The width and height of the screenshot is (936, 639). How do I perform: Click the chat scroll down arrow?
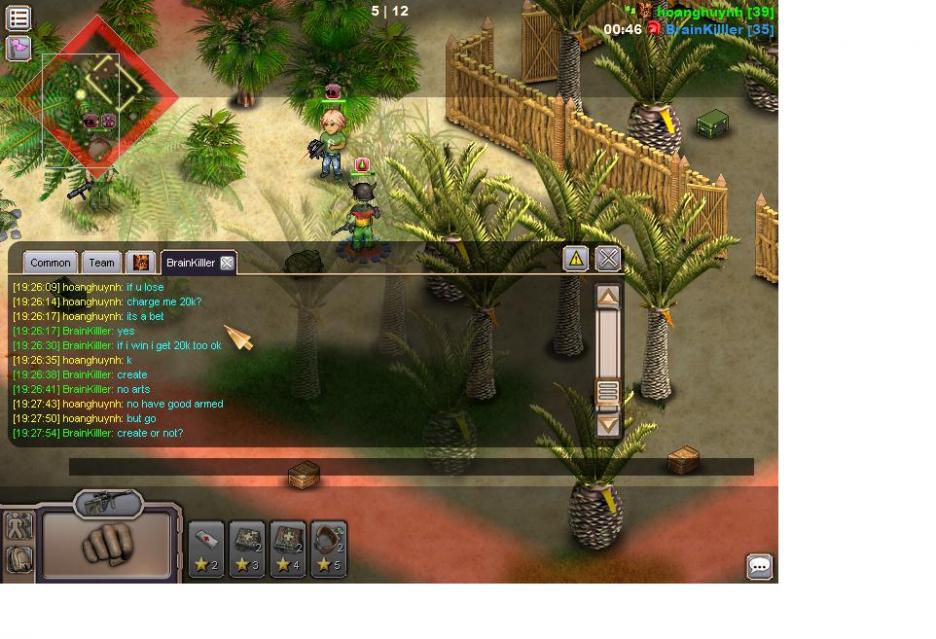click(608, 424)
